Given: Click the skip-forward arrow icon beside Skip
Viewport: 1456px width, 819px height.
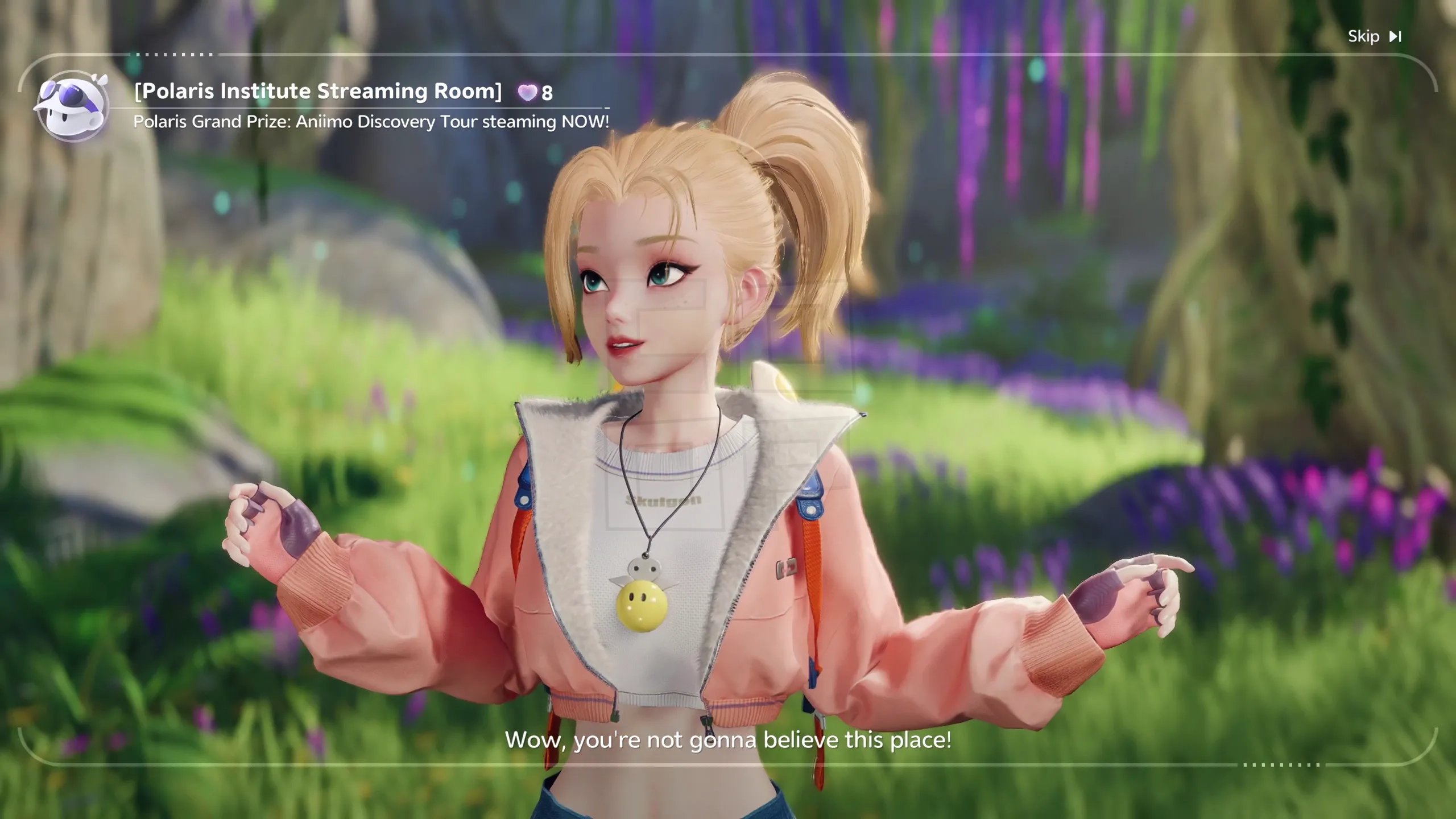Looking at the screenshot, I should pyautogui.click(x=1395, y=36).
